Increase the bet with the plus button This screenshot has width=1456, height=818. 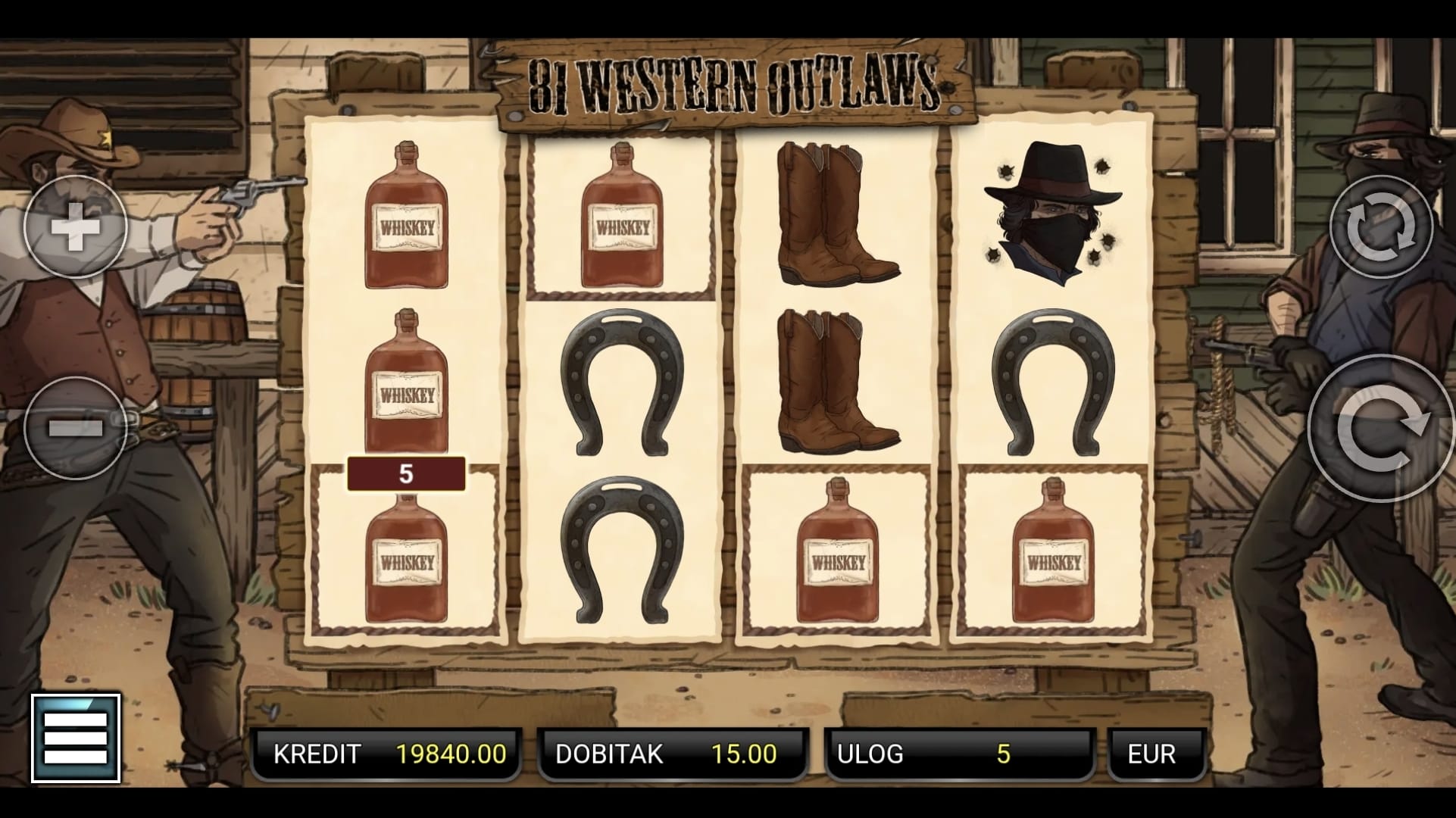(75, 226)
